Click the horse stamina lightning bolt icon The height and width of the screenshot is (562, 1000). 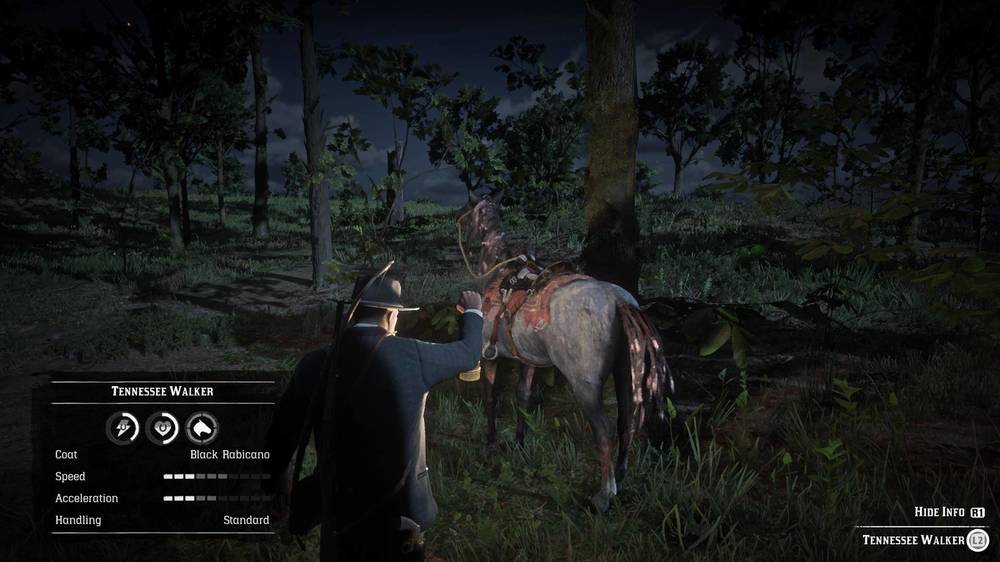(123, 428)
